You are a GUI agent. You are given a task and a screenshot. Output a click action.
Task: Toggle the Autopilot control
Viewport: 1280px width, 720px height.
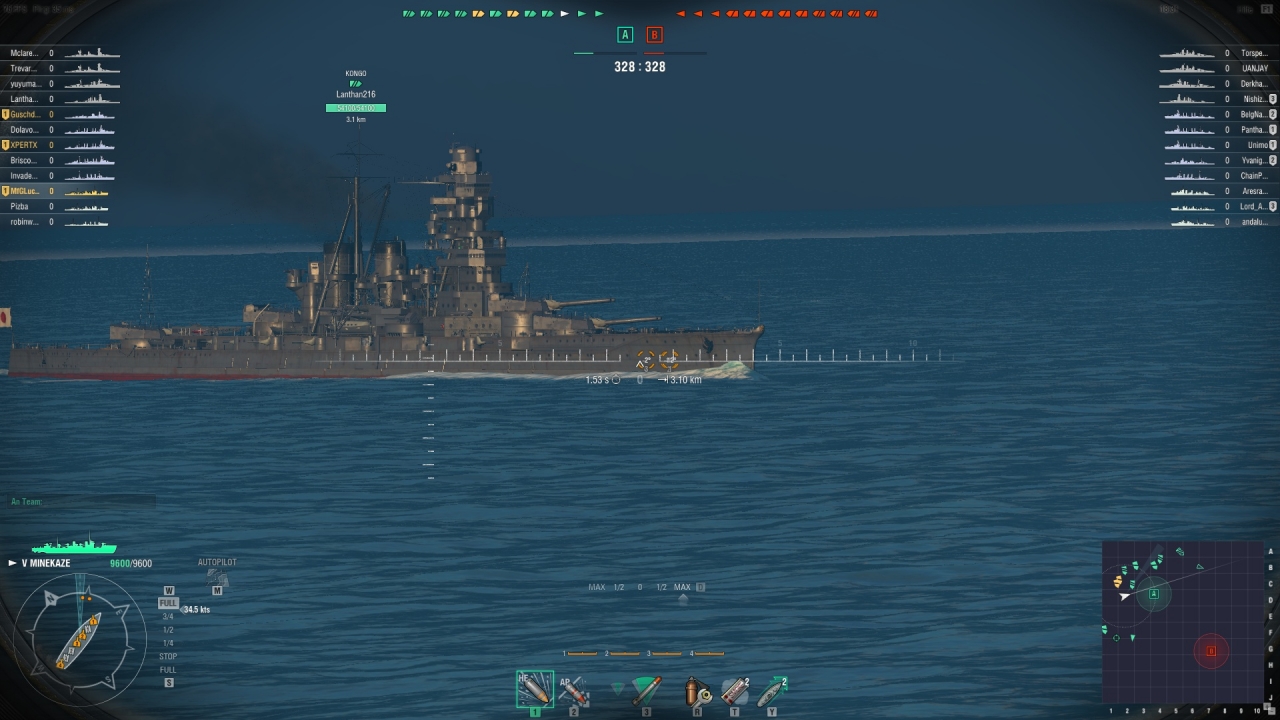click(x=217, y=576)
